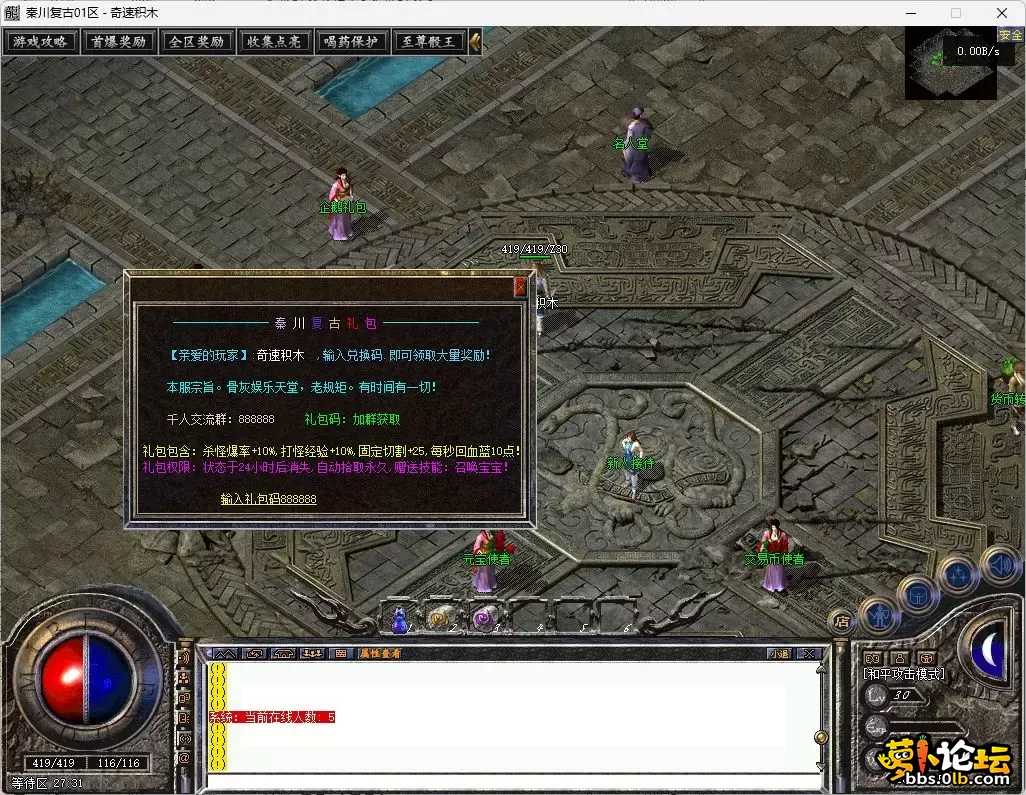Toggle the 和平攻击模式 attack mode
The width and height of the screenshot is (1026, 795).
click(x=904, y=674)
